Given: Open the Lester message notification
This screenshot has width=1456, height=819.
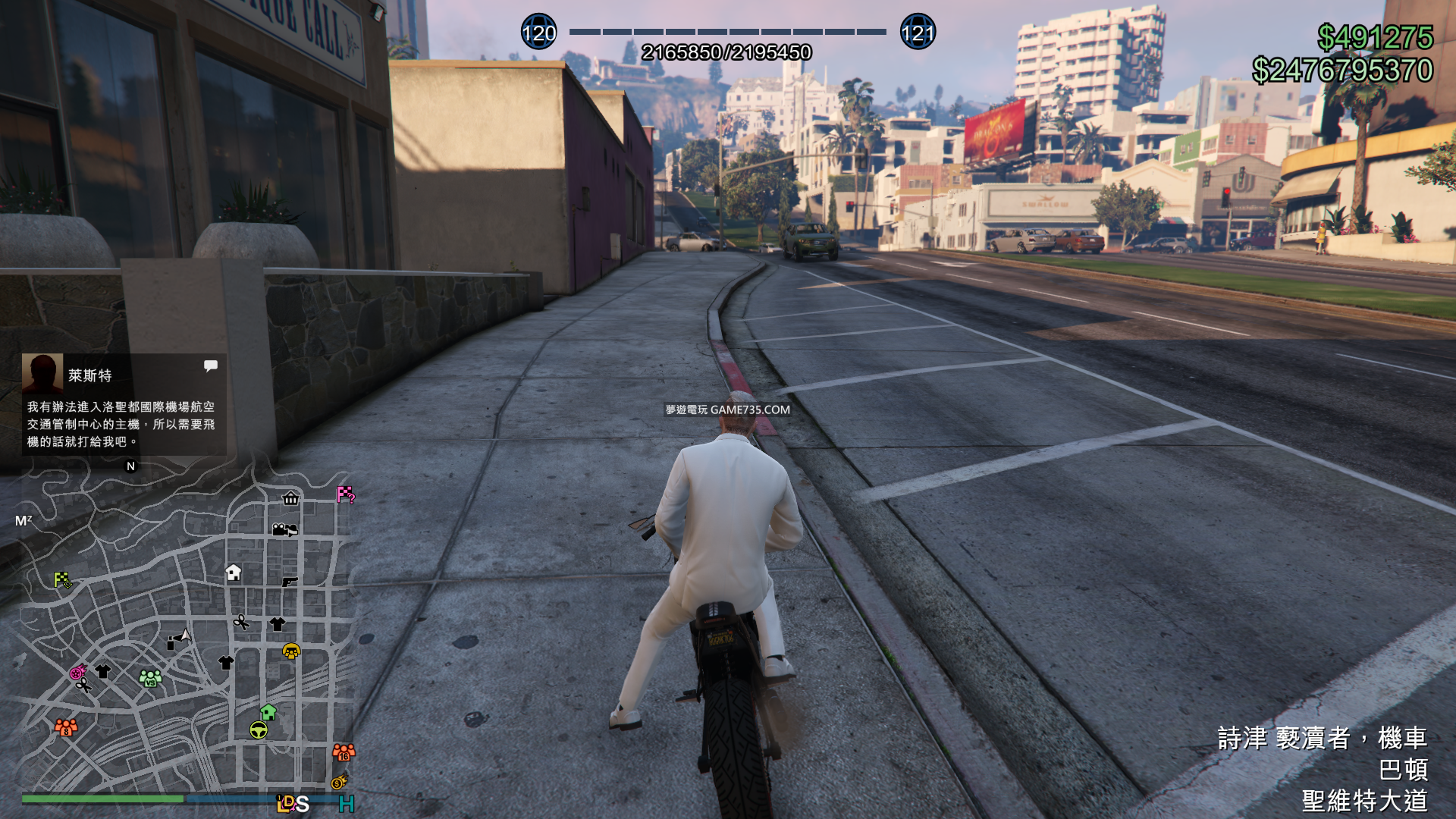Looking at the screenshot, I should 123,404.
